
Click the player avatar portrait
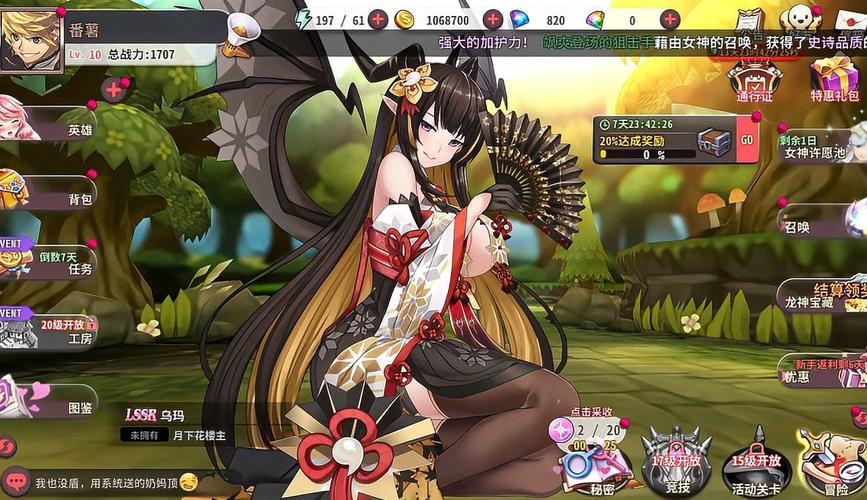[x=32, y=39]
